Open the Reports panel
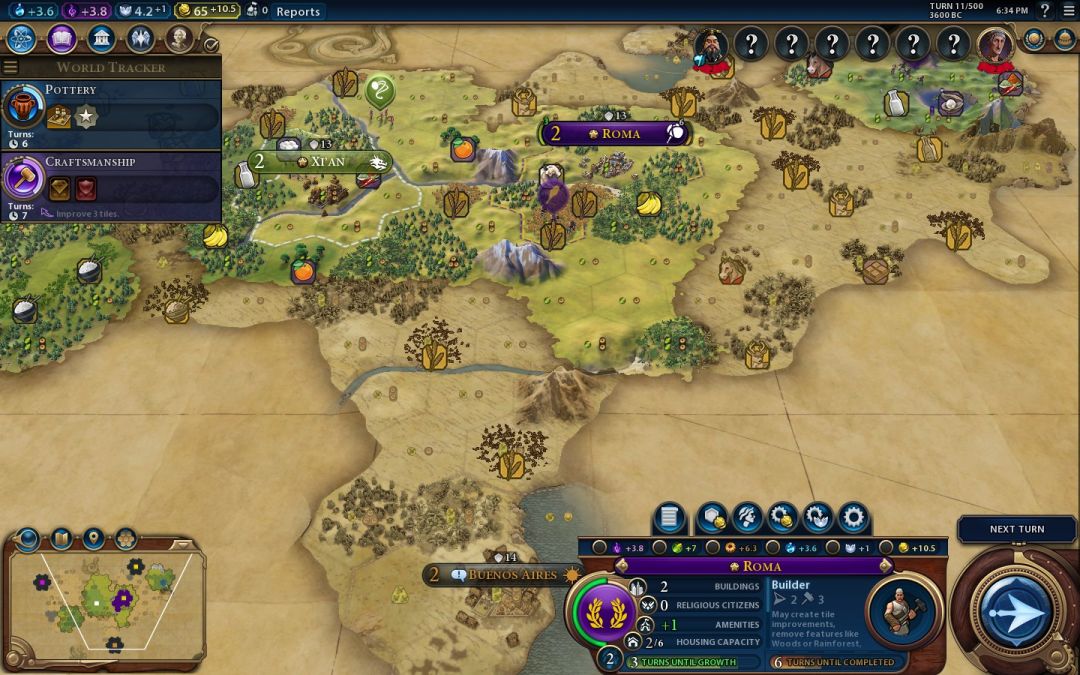 [298, 11]
